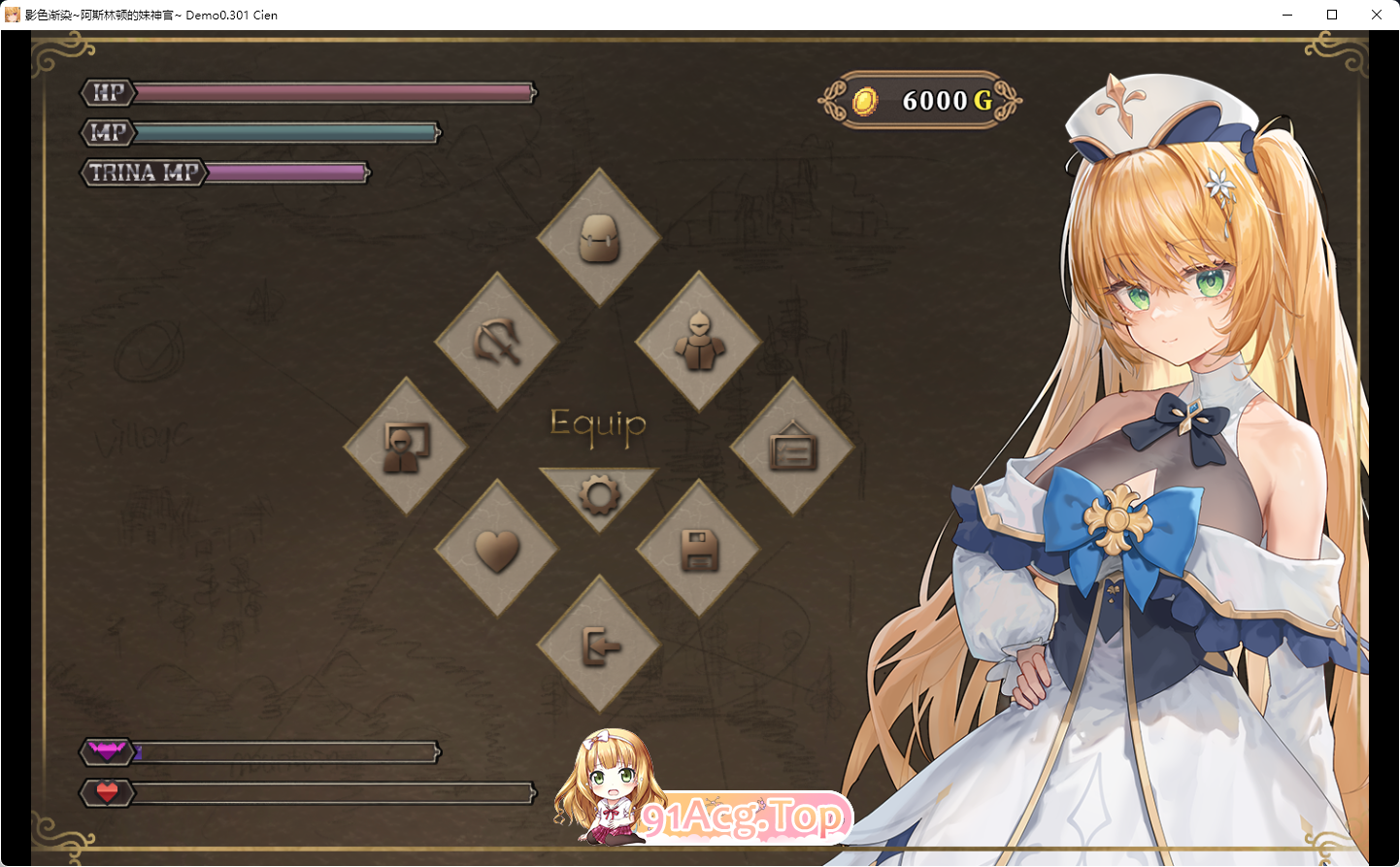
Task: Open the gear settings icon below Equip
Action: tap(599, 493)
